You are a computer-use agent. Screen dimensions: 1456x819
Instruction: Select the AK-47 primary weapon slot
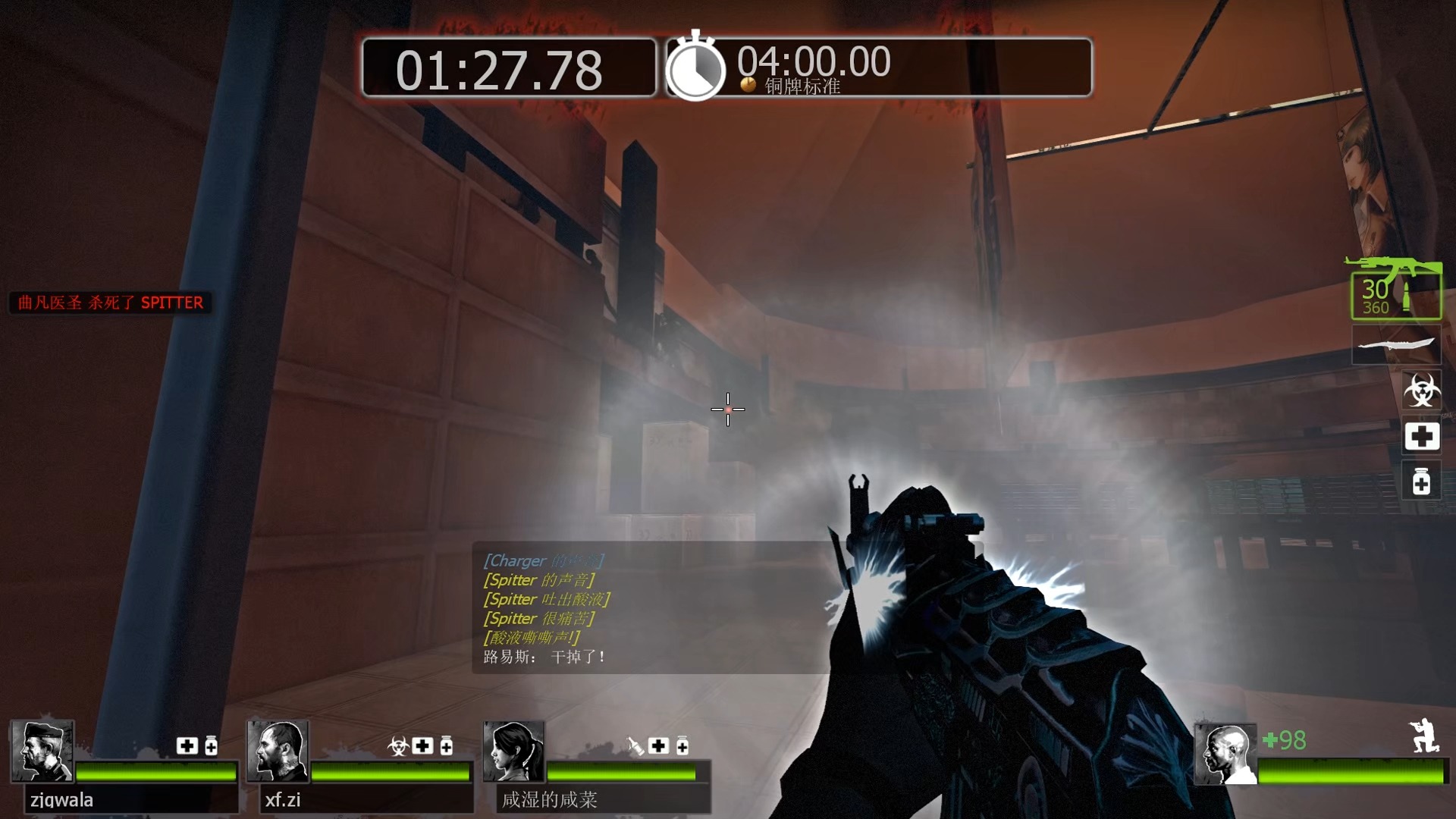(x=1395, y=290)
